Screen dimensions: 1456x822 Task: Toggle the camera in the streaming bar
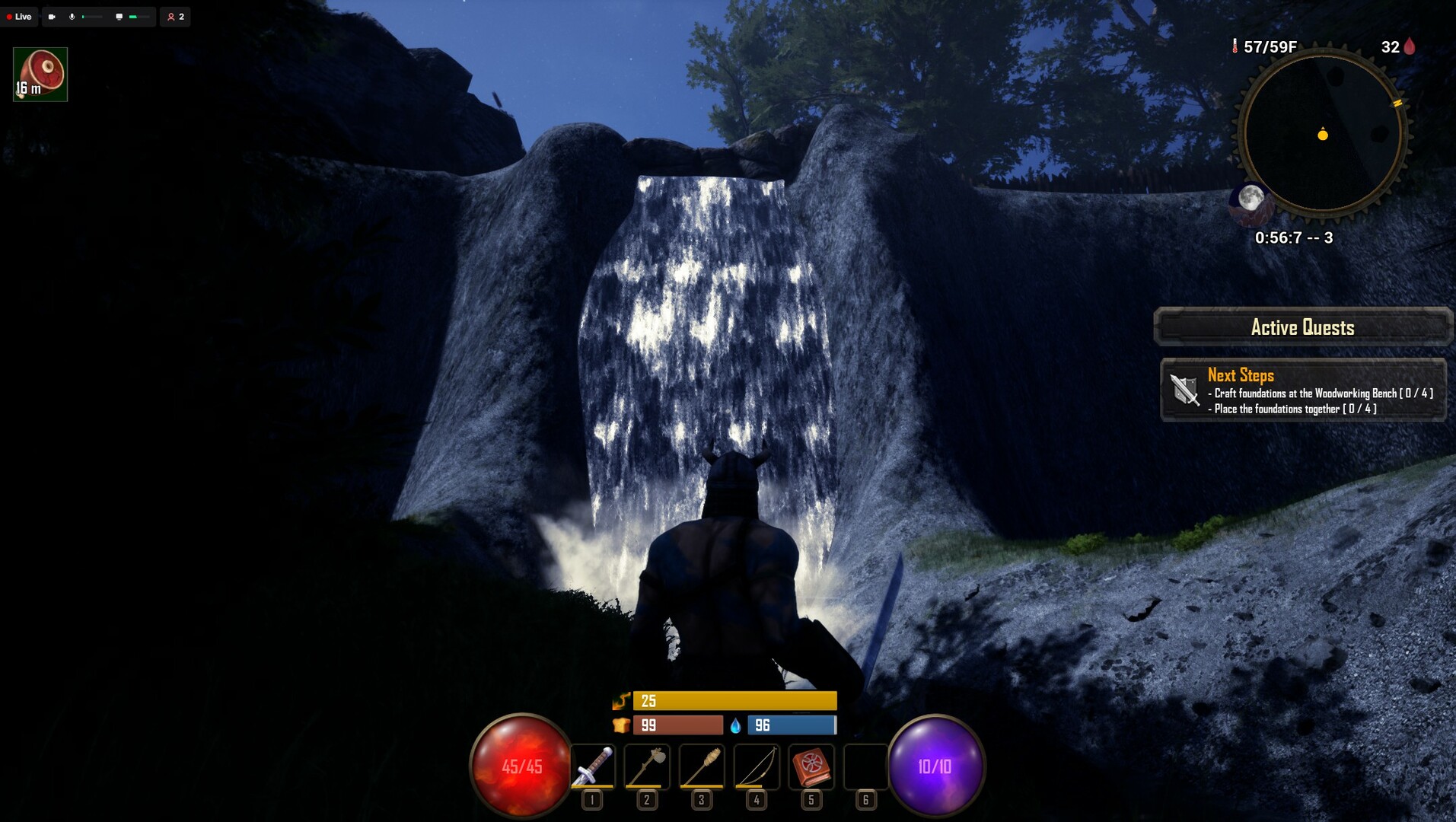coord(50,17)
